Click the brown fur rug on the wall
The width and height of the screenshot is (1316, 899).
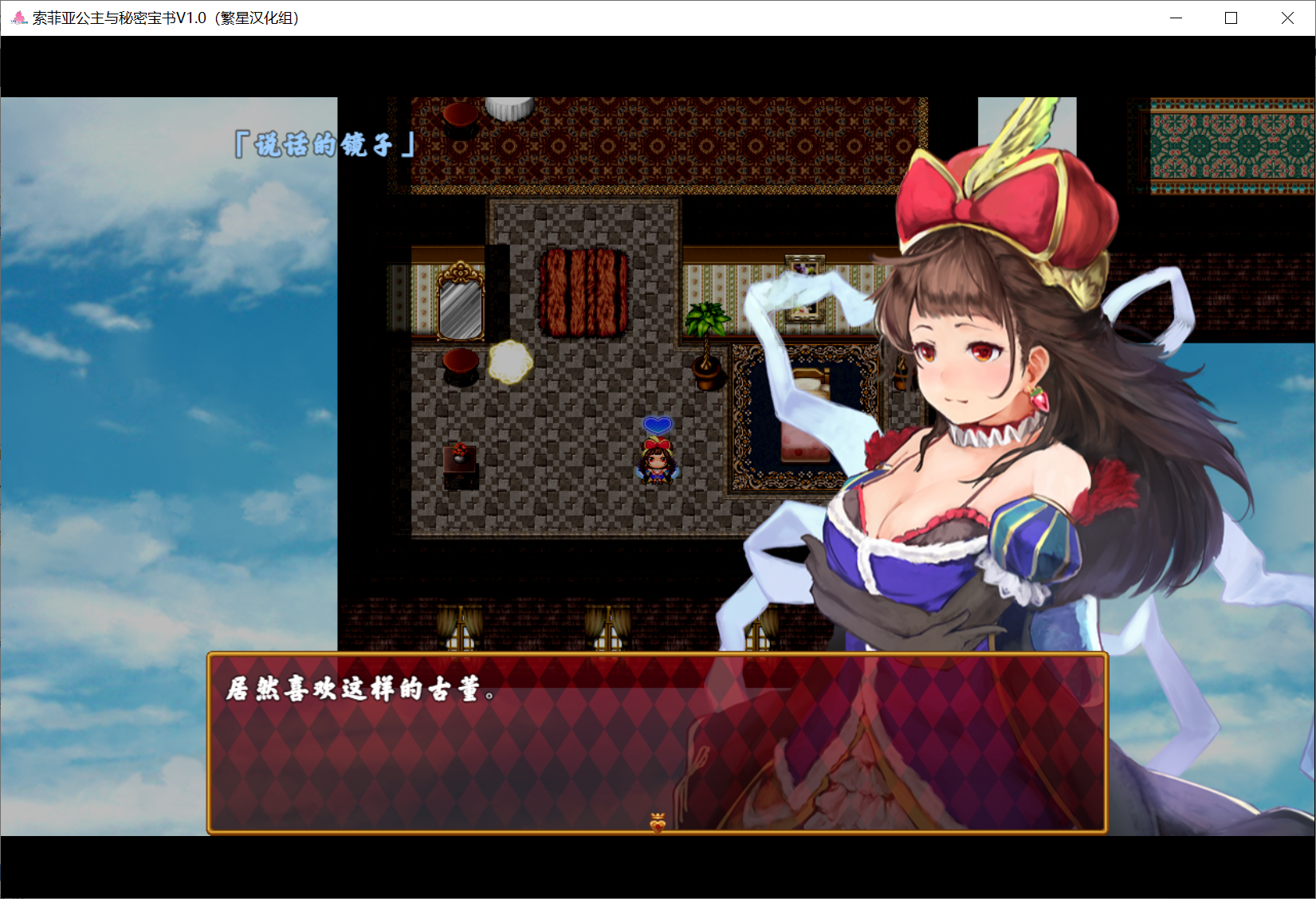[584, 292]
